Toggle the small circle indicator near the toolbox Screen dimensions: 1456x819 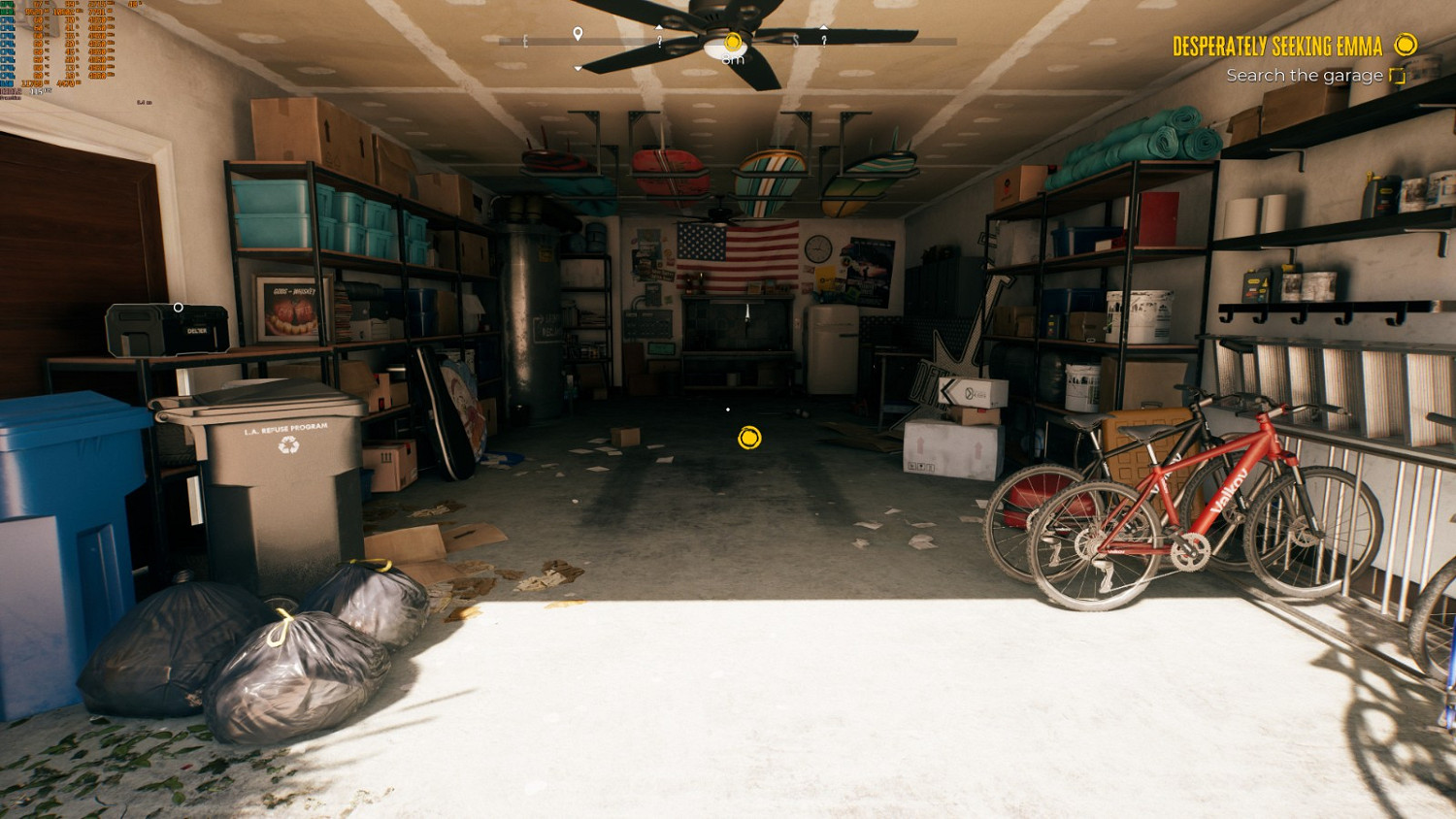(177, 306)
